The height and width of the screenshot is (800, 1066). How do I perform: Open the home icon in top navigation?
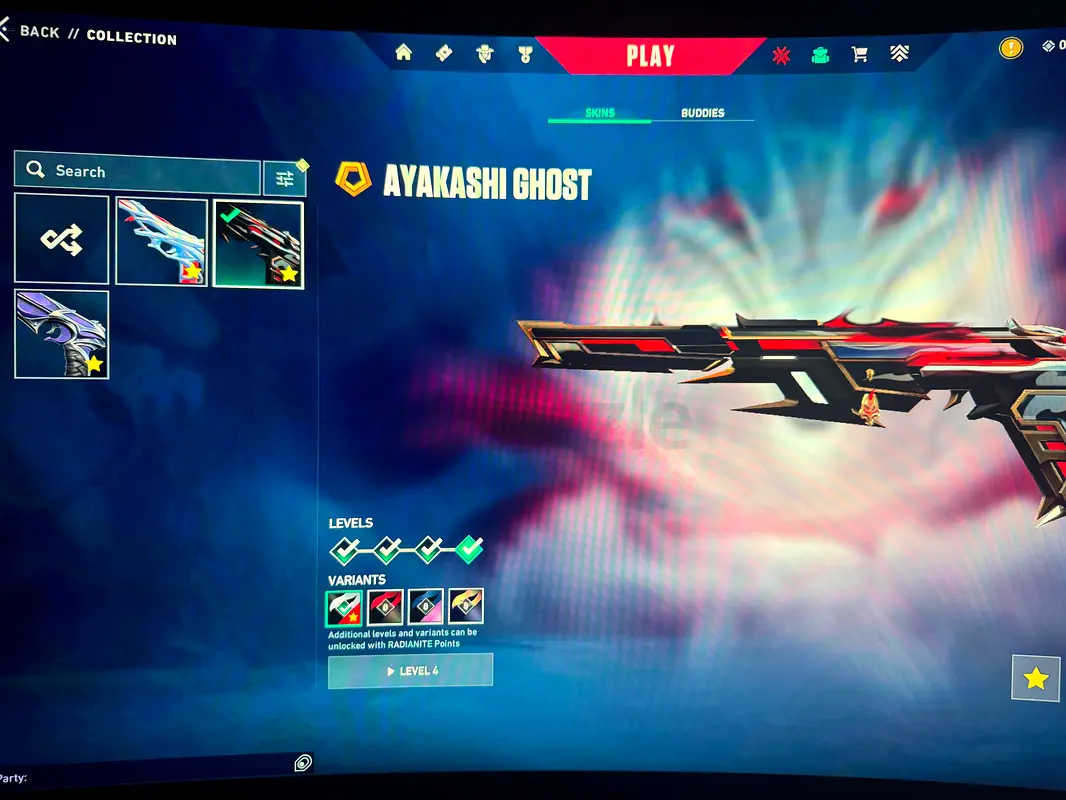(404, 53)
